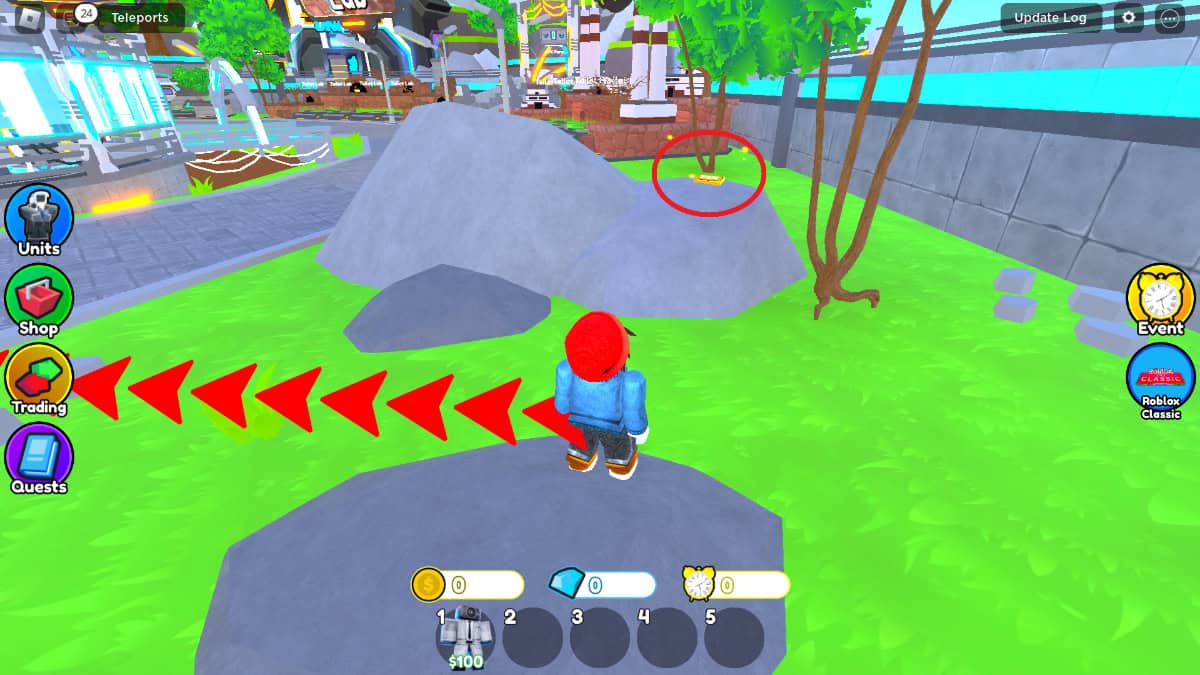Open the Roblox logo menu
Screen dimensions: 1200x675
click(29, 18)
